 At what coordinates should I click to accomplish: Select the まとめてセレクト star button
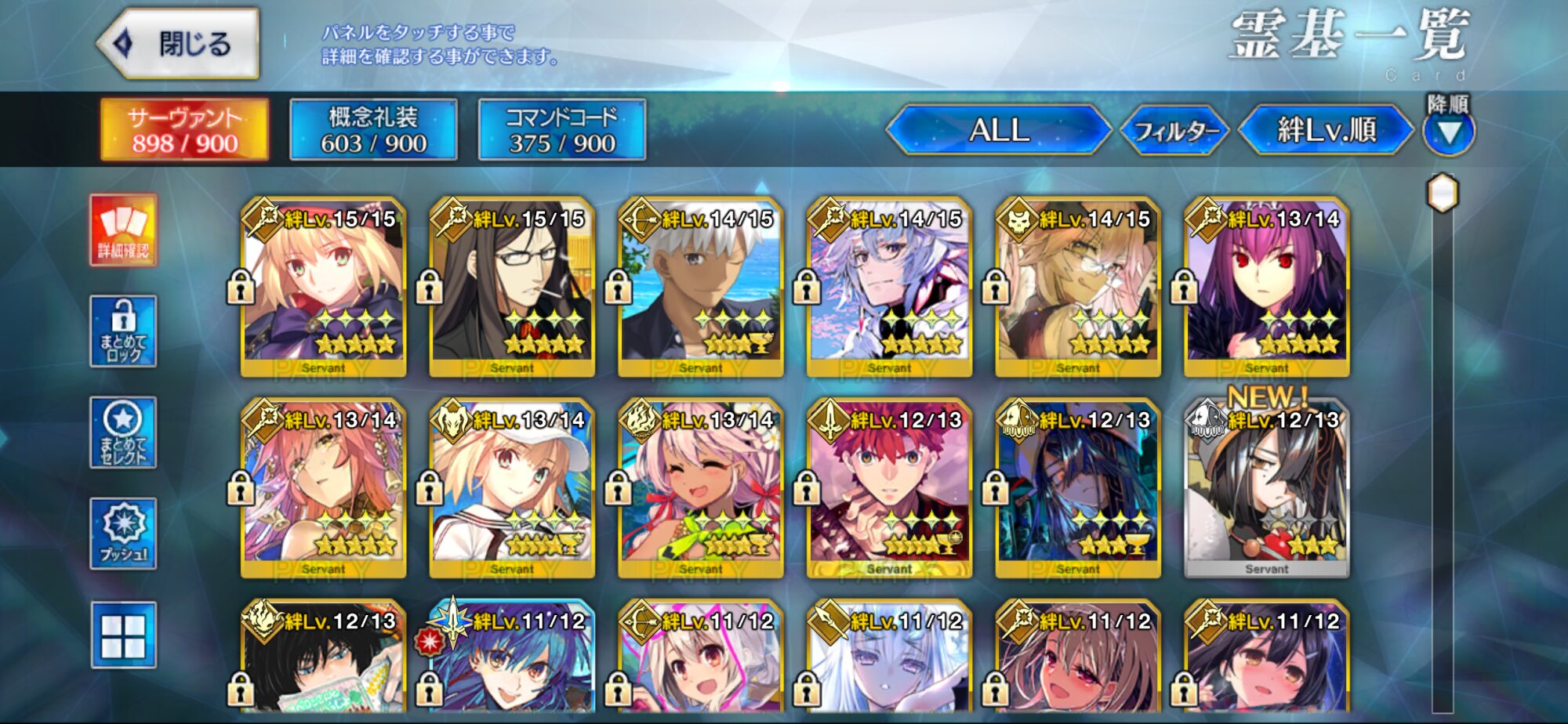click(x=123, y=433)
